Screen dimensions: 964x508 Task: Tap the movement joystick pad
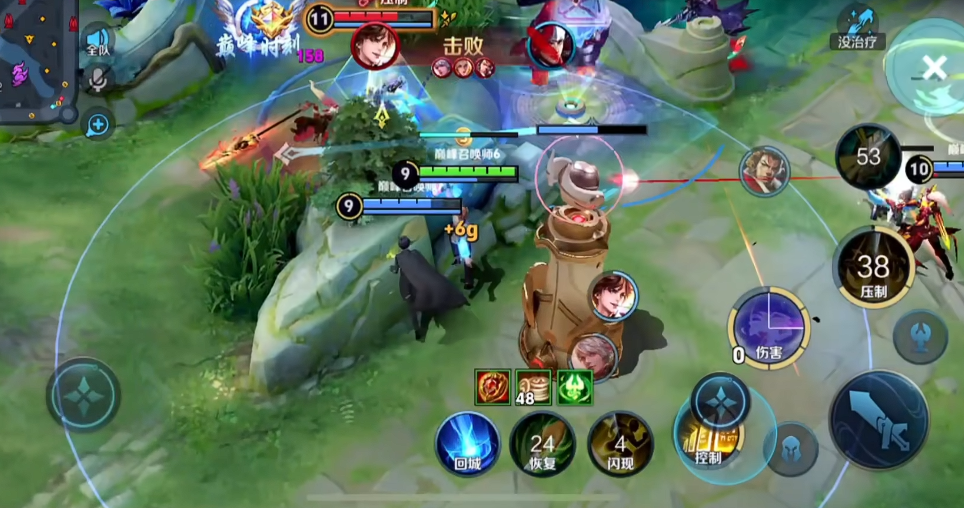[x=83, y=394]
